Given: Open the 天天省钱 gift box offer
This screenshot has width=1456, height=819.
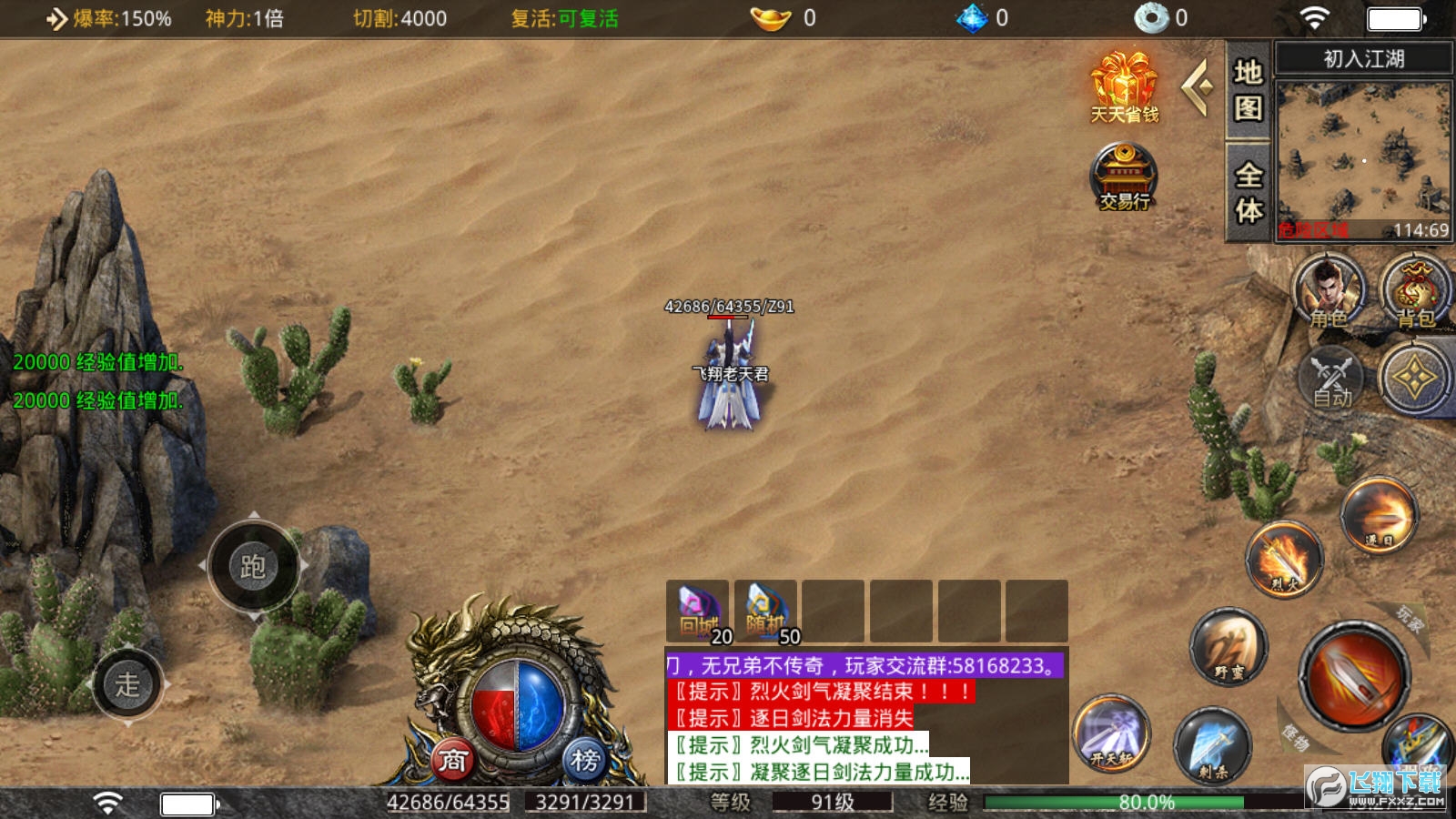Looking at the screenshot, I should pos(1125,87).
